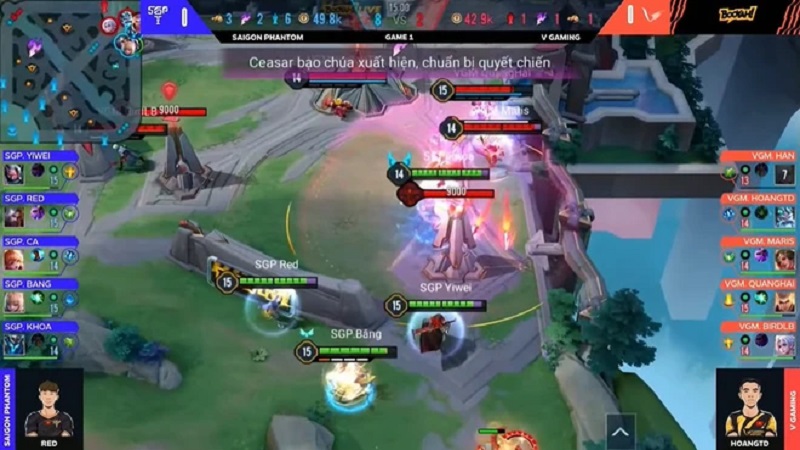Select SGP.RED player row
Image resolution: width=800 pixels, height=450 pixels.
pyautogui.click(x=40, y=210)
